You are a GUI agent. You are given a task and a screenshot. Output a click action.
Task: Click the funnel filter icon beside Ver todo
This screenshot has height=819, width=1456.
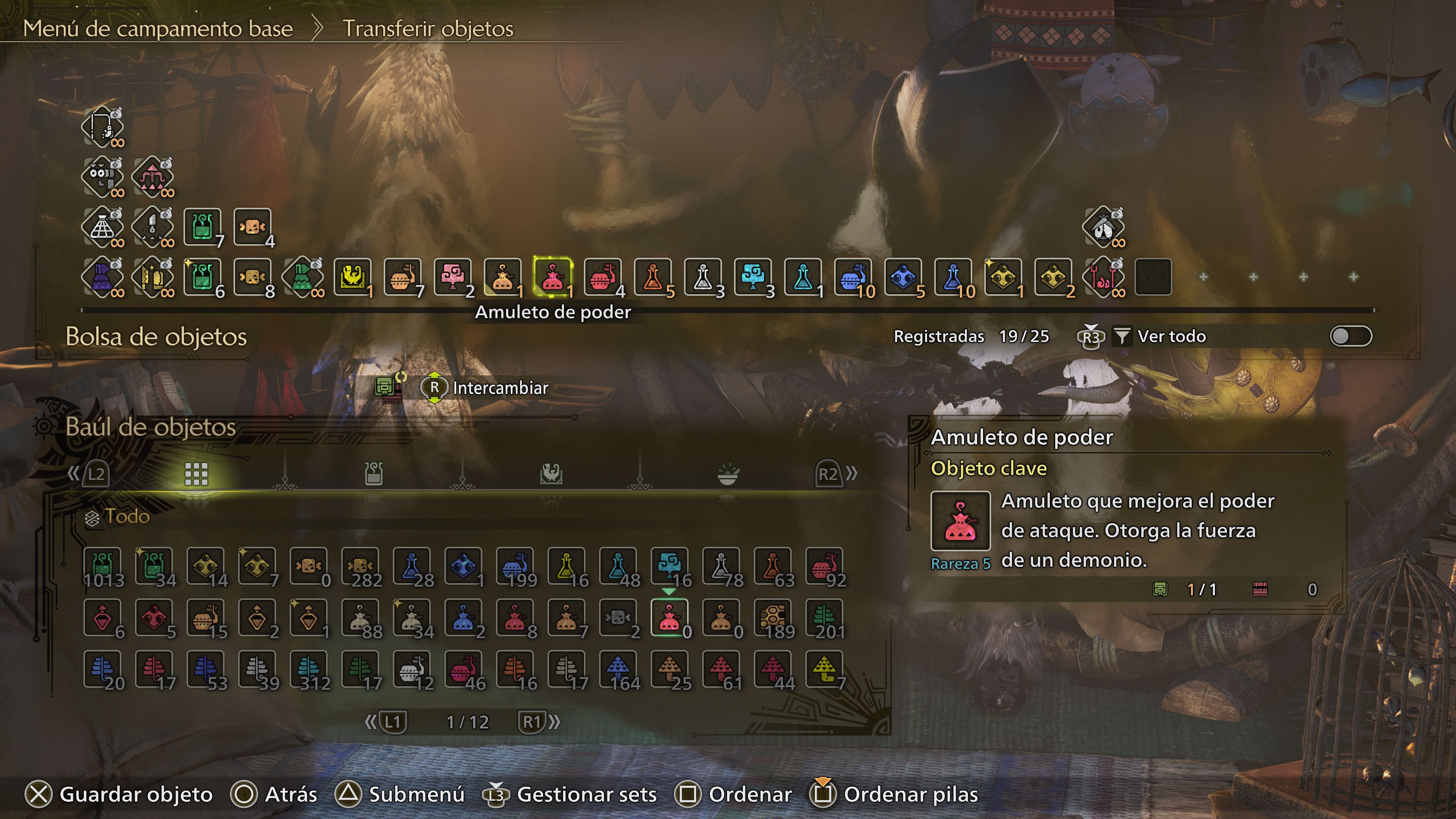(x=1122, y=335)
